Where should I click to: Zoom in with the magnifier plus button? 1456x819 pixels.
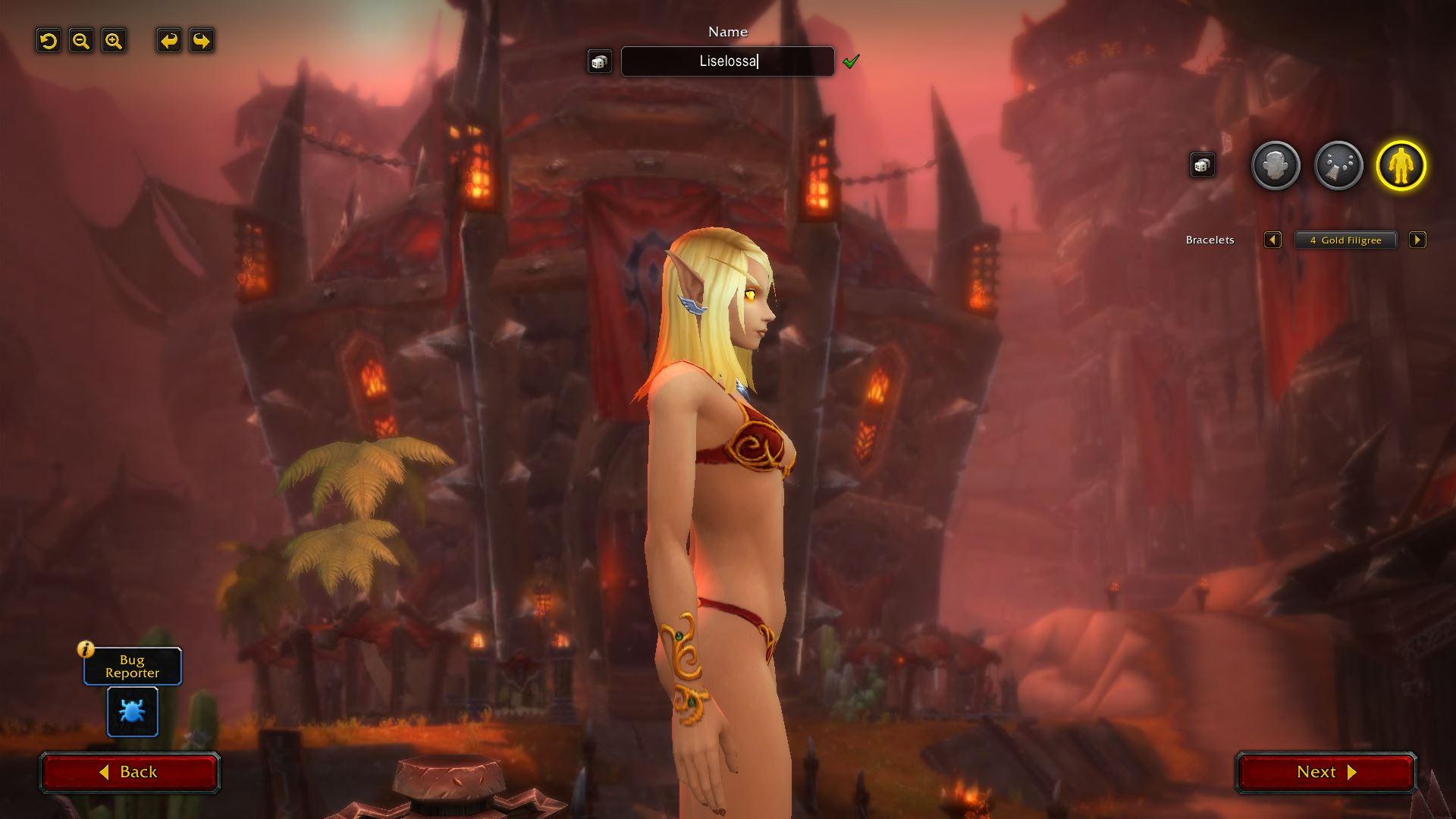point(114,41)
